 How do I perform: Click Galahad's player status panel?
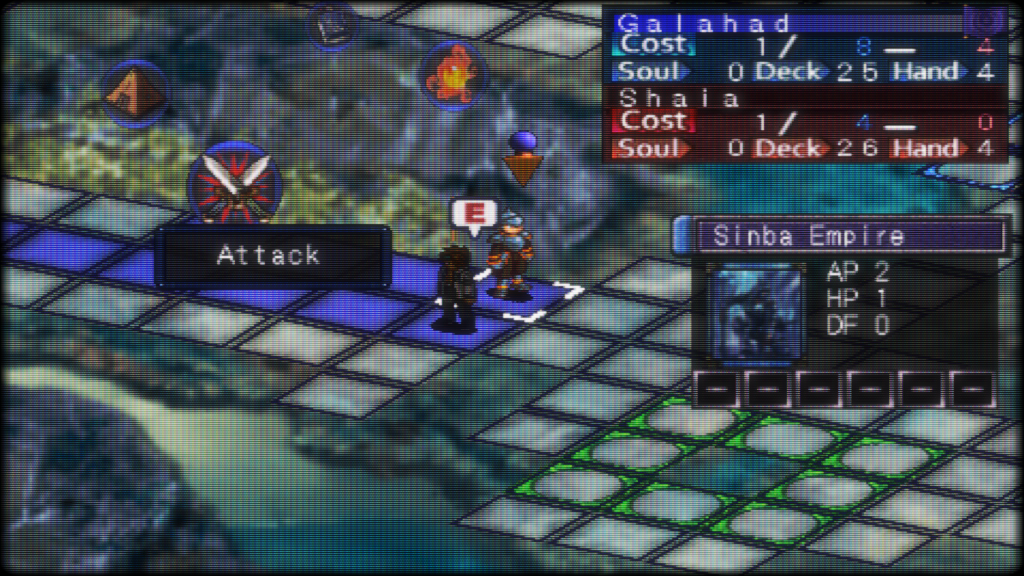(x=805, y=47)
